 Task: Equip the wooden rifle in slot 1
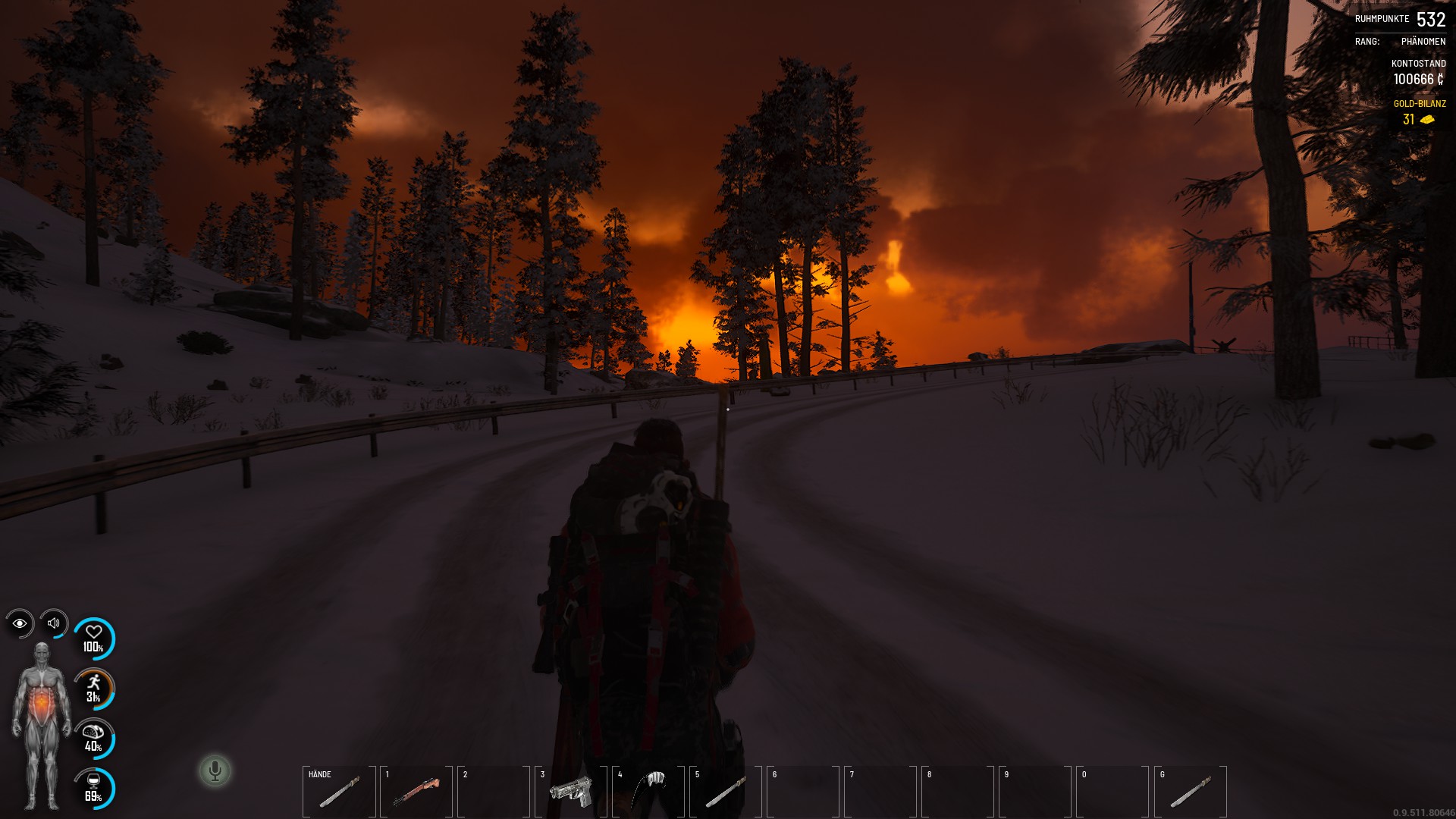416,792
